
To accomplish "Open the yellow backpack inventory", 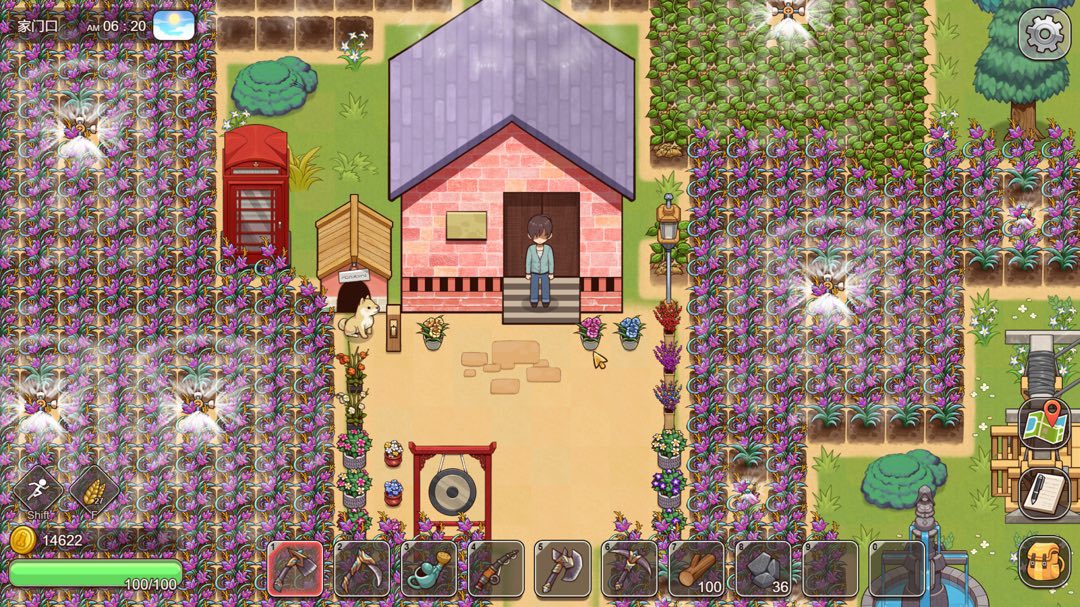I will pyautogui.click(x=1044, y=562).
